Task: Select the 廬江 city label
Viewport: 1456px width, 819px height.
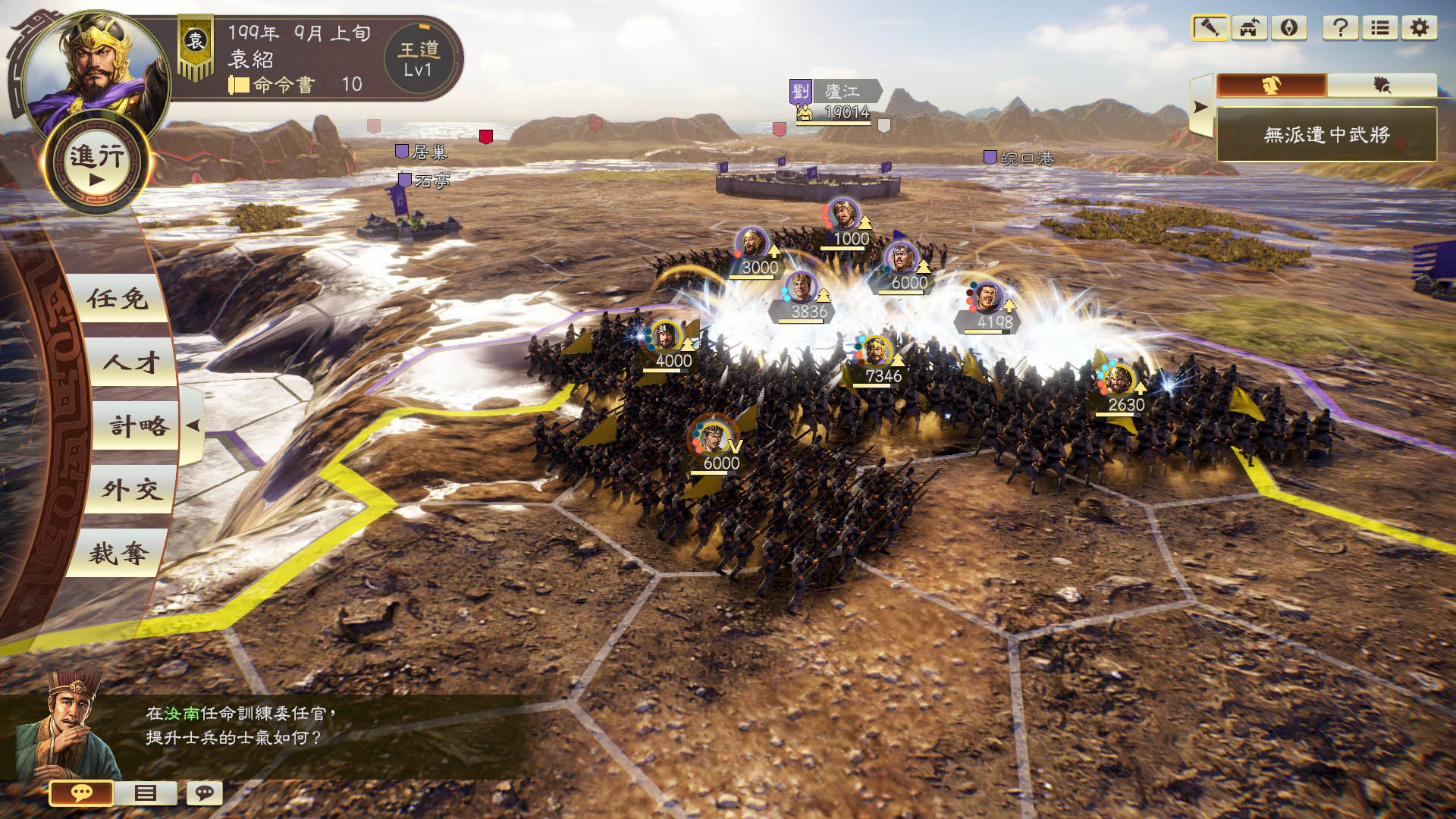Action: (842, 92)
